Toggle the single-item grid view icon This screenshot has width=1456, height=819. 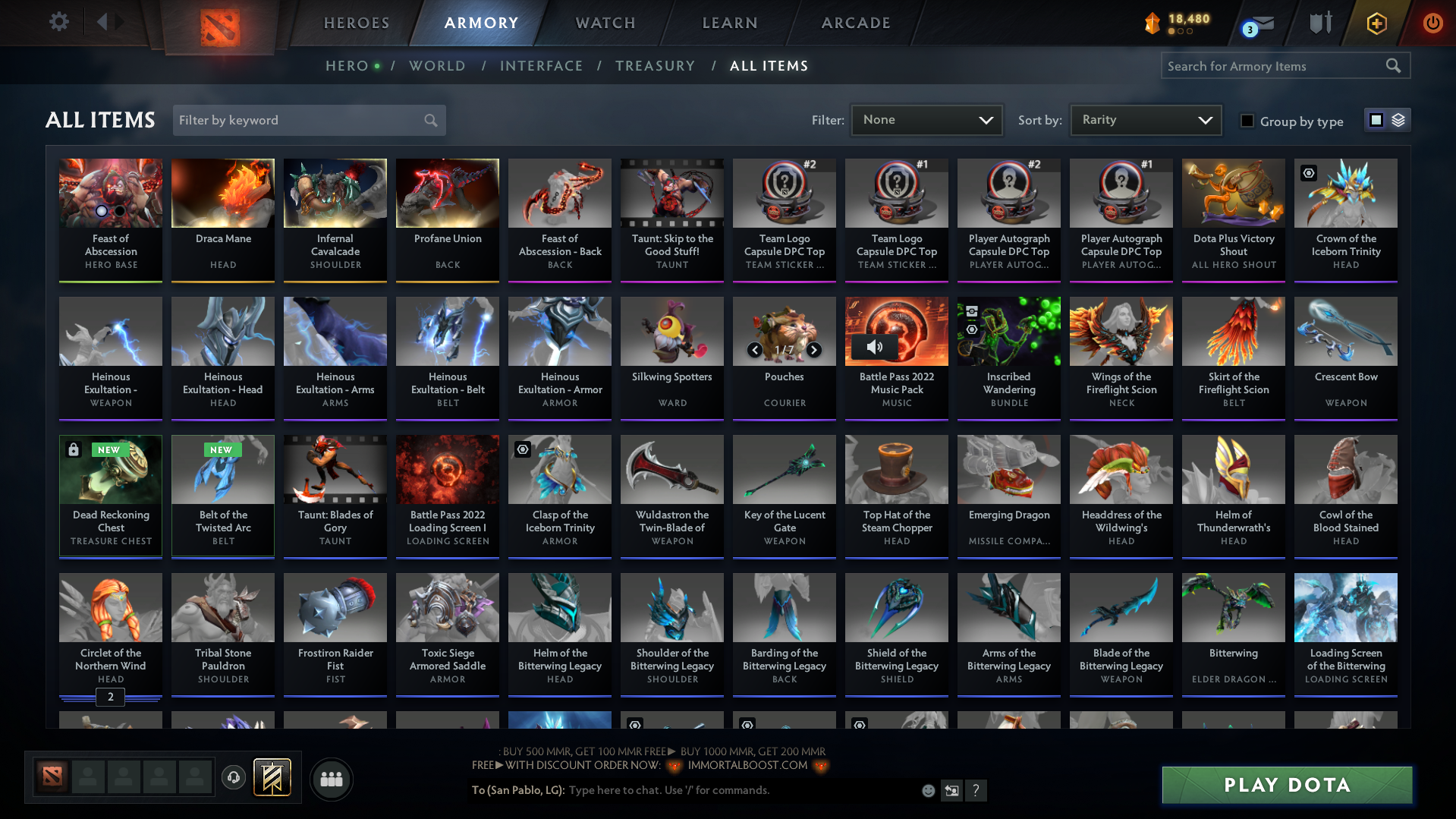tap(1377, 119)
